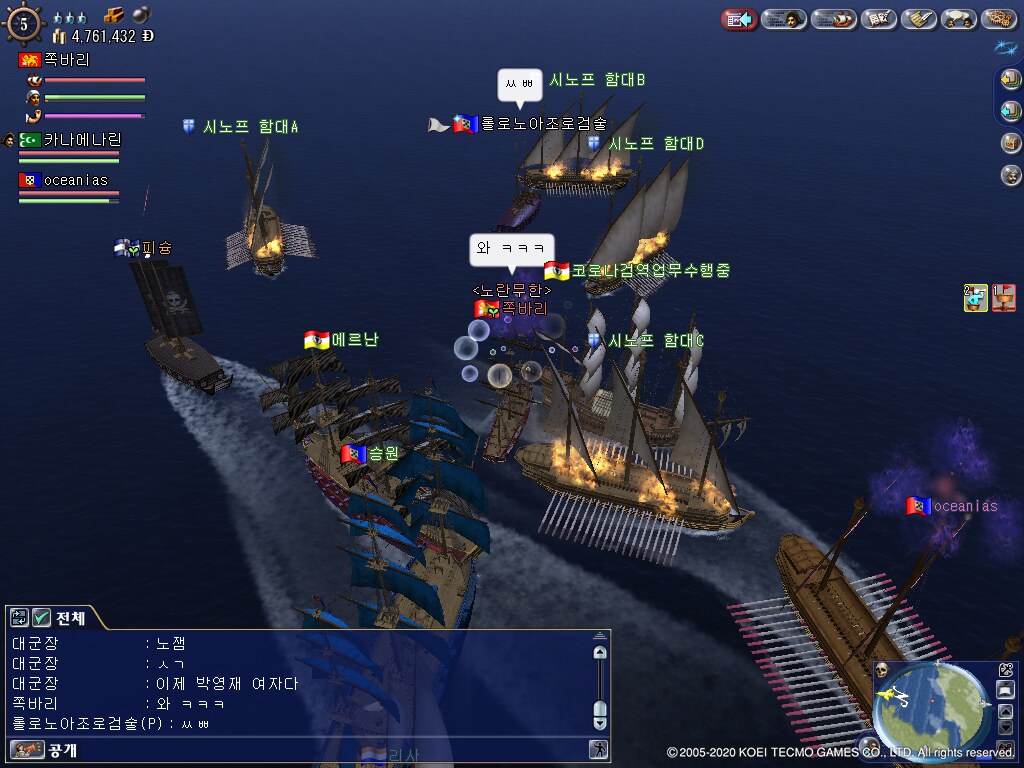
Task: Select the cyan trophy status icon
Action: click(x=976, y=297)
